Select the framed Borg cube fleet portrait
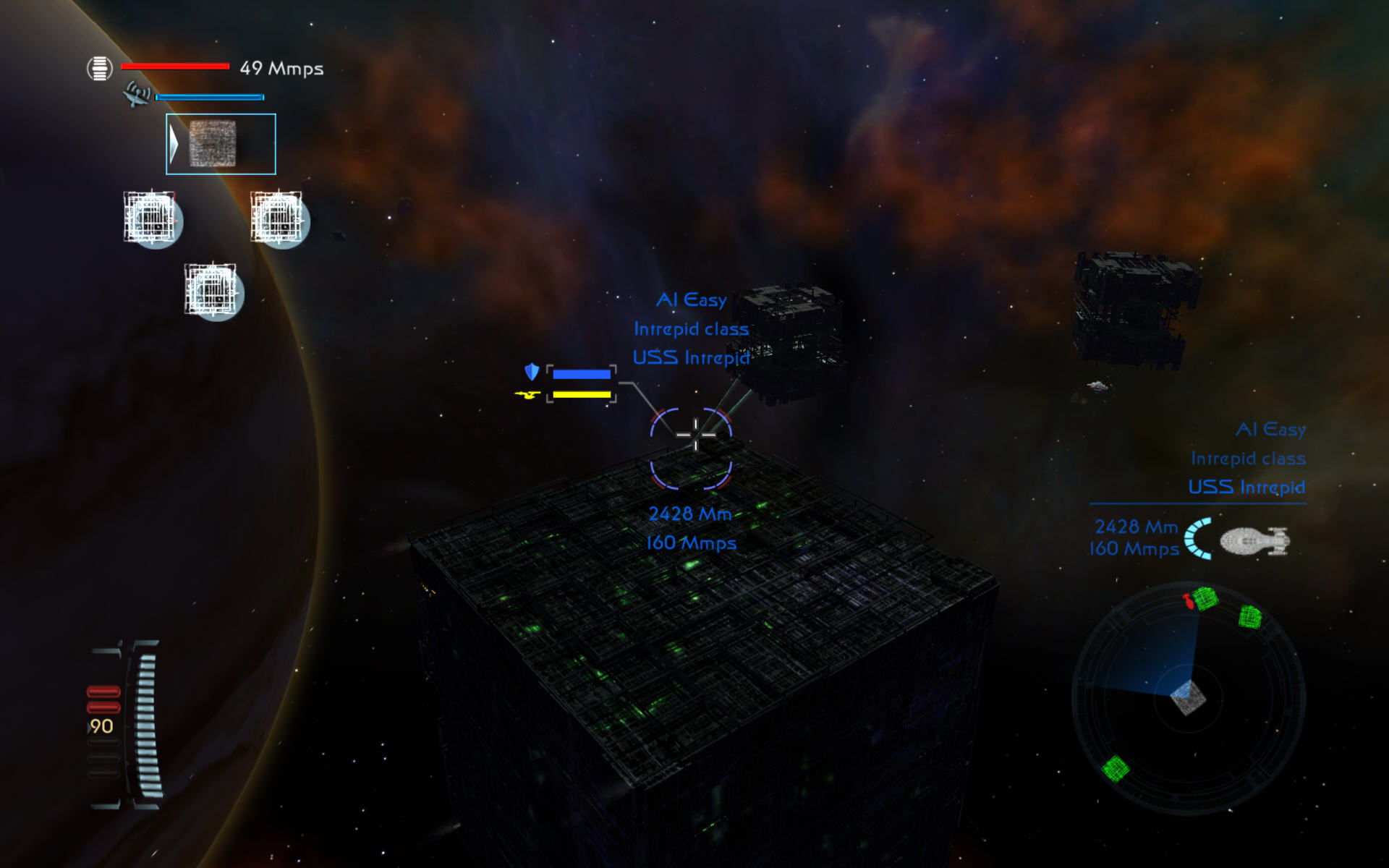The height and width of the screenshot is (868, 1389). click(x=220, y=144)
